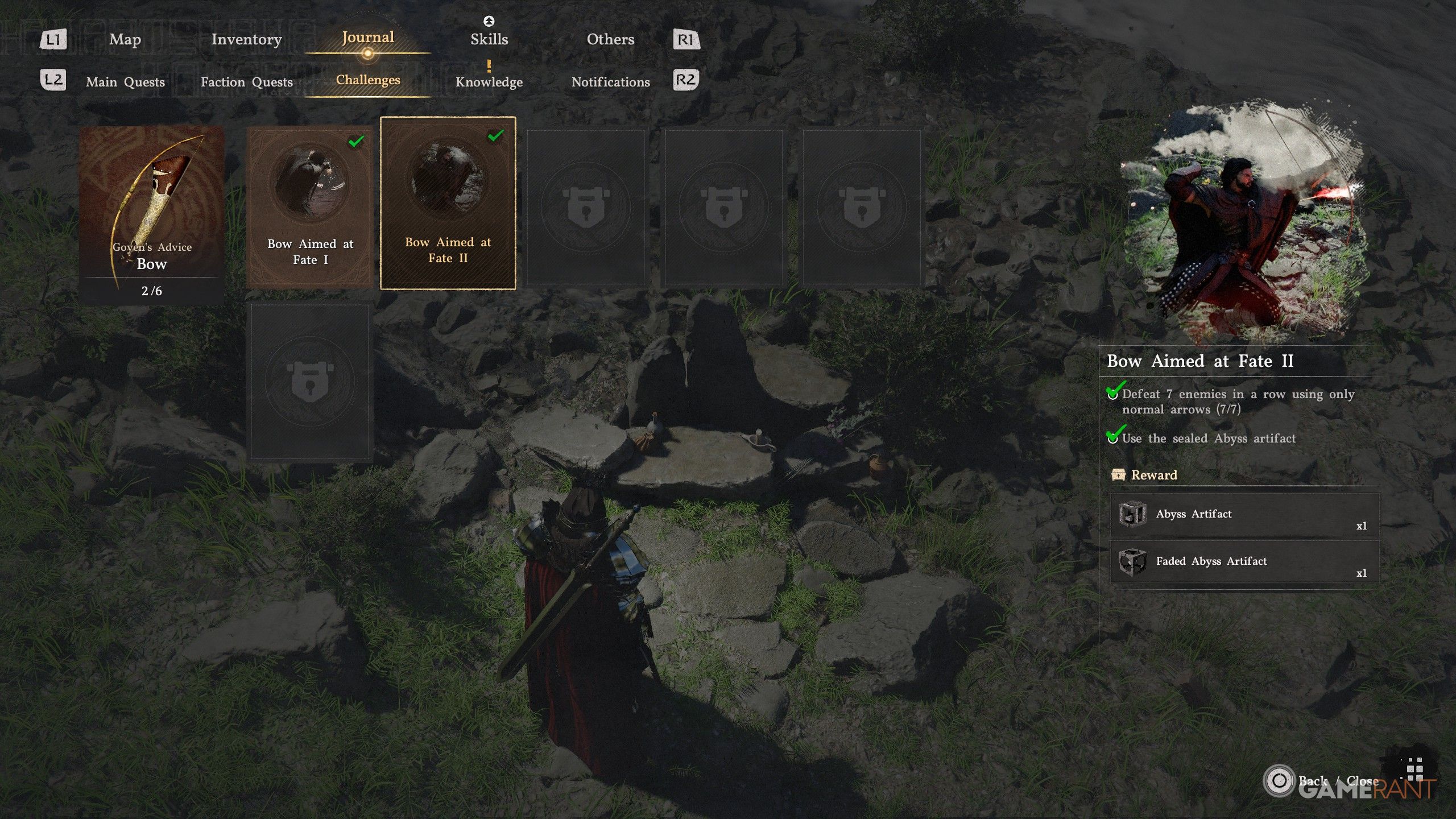
Task: Switch to Faction Quests
Action: pos(246,82)
